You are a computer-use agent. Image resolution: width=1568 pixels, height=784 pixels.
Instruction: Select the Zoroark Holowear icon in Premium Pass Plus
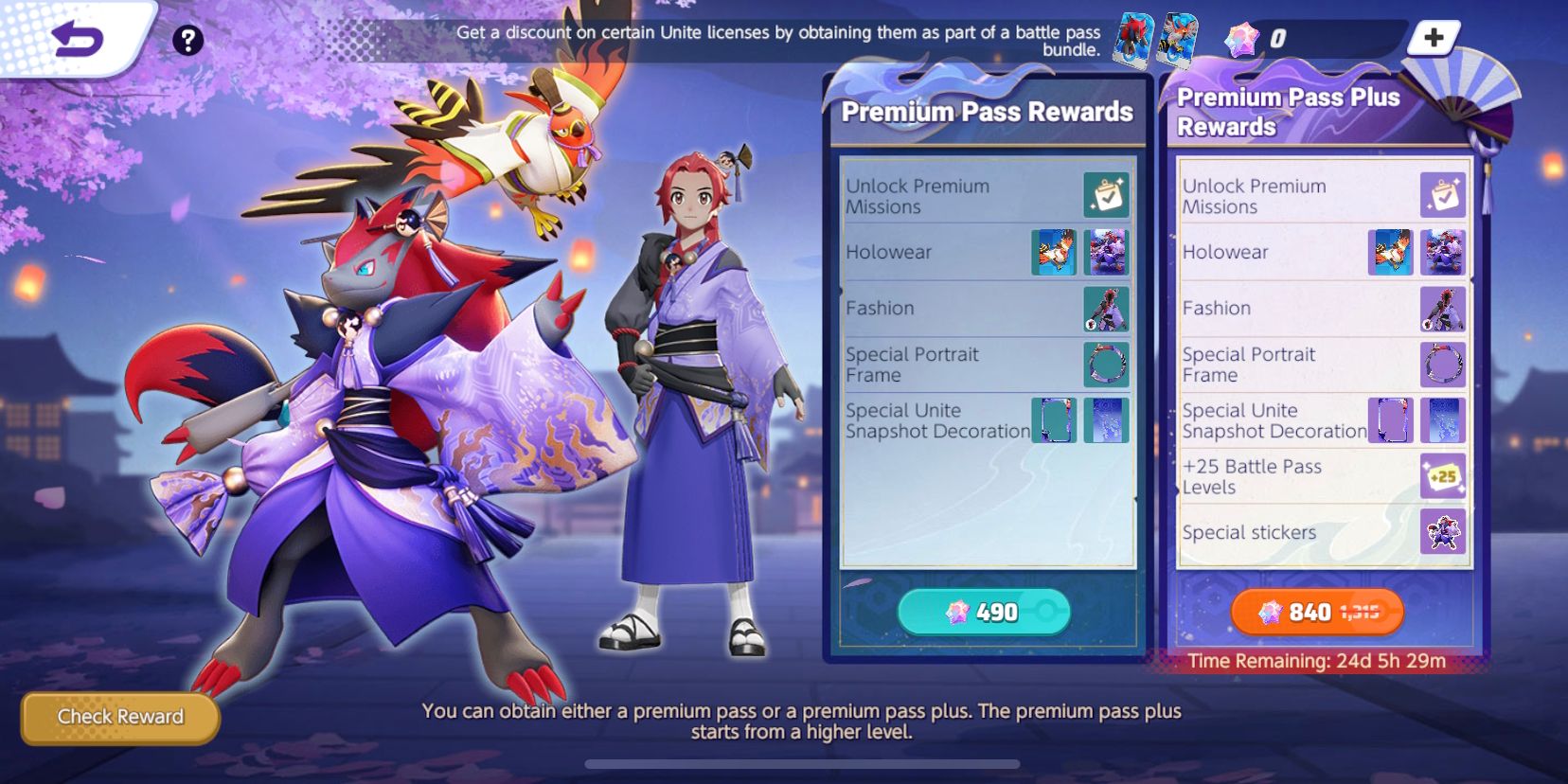1443,252
